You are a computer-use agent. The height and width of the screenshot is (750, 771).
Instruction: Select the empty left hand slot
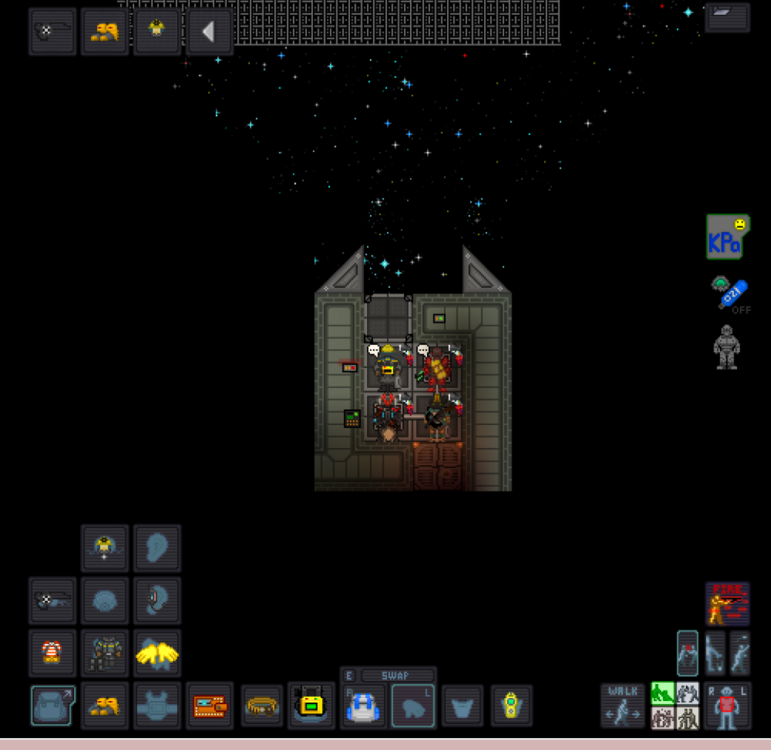tap(412, 706)
